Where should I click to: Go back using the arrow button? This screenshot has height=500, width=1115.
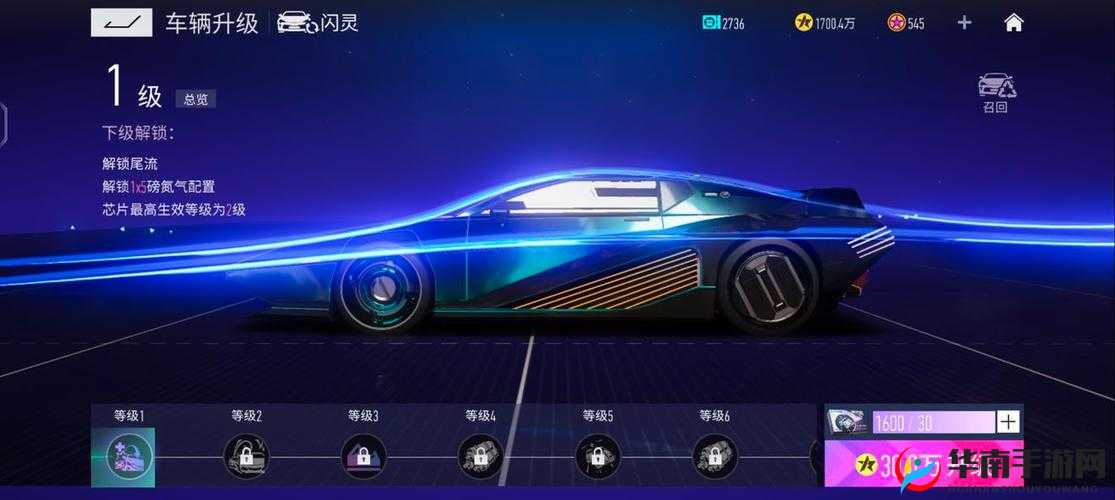[121, 22]
